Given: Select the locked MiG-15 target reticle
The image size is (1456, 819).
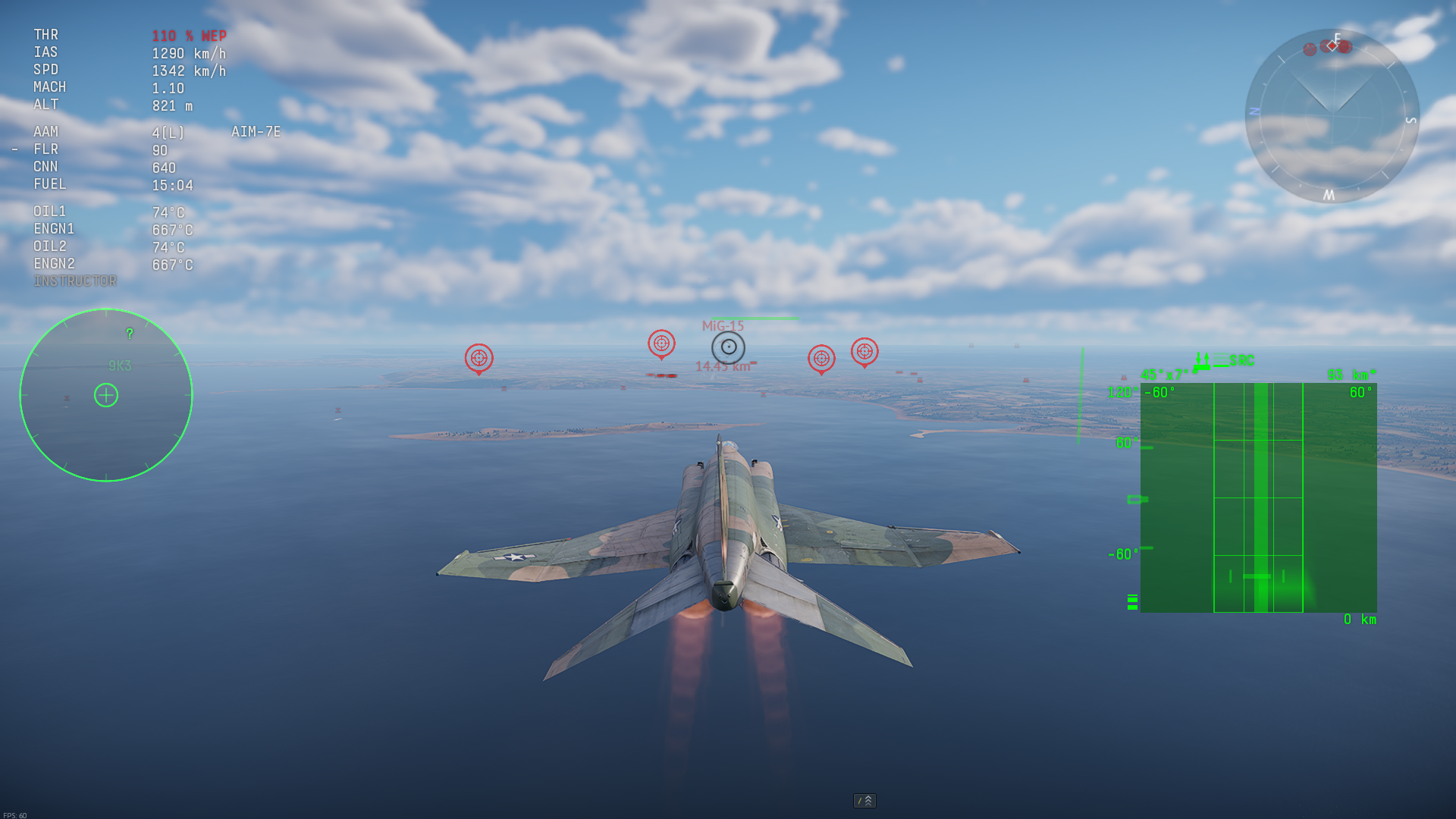Looking at the screenshot, I should coord(728,347).
